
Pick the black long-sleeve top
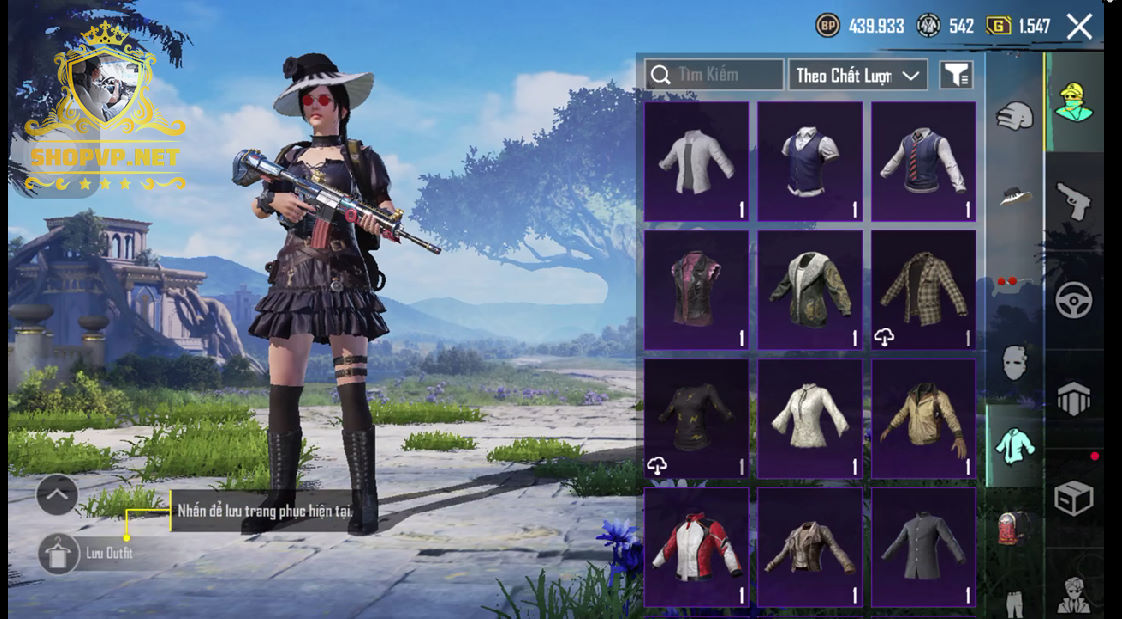696,418
